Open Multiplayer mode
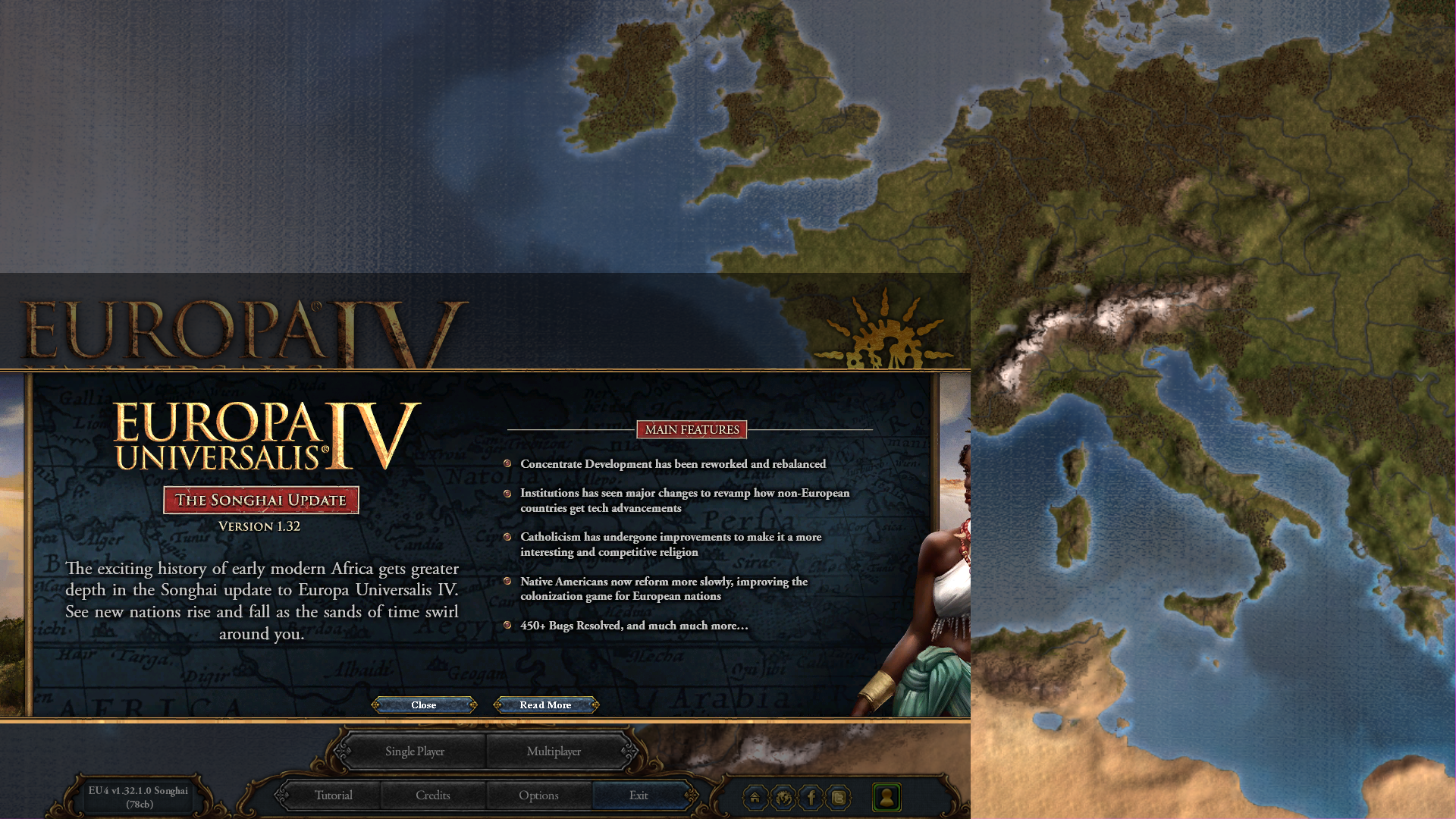The image size is (1456, 819). coord(554,751)
